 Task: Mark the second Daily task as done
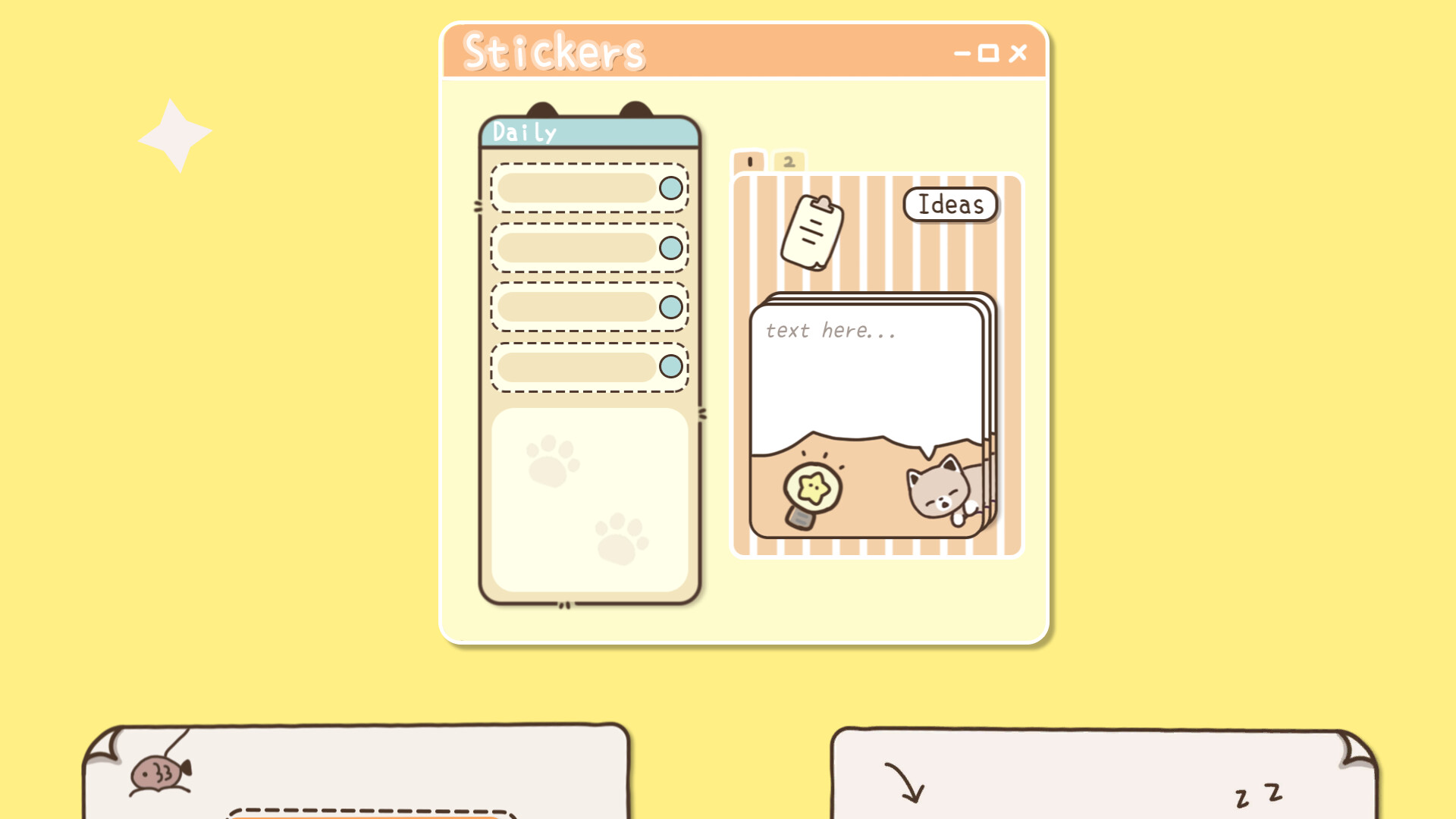pos(670,246)
